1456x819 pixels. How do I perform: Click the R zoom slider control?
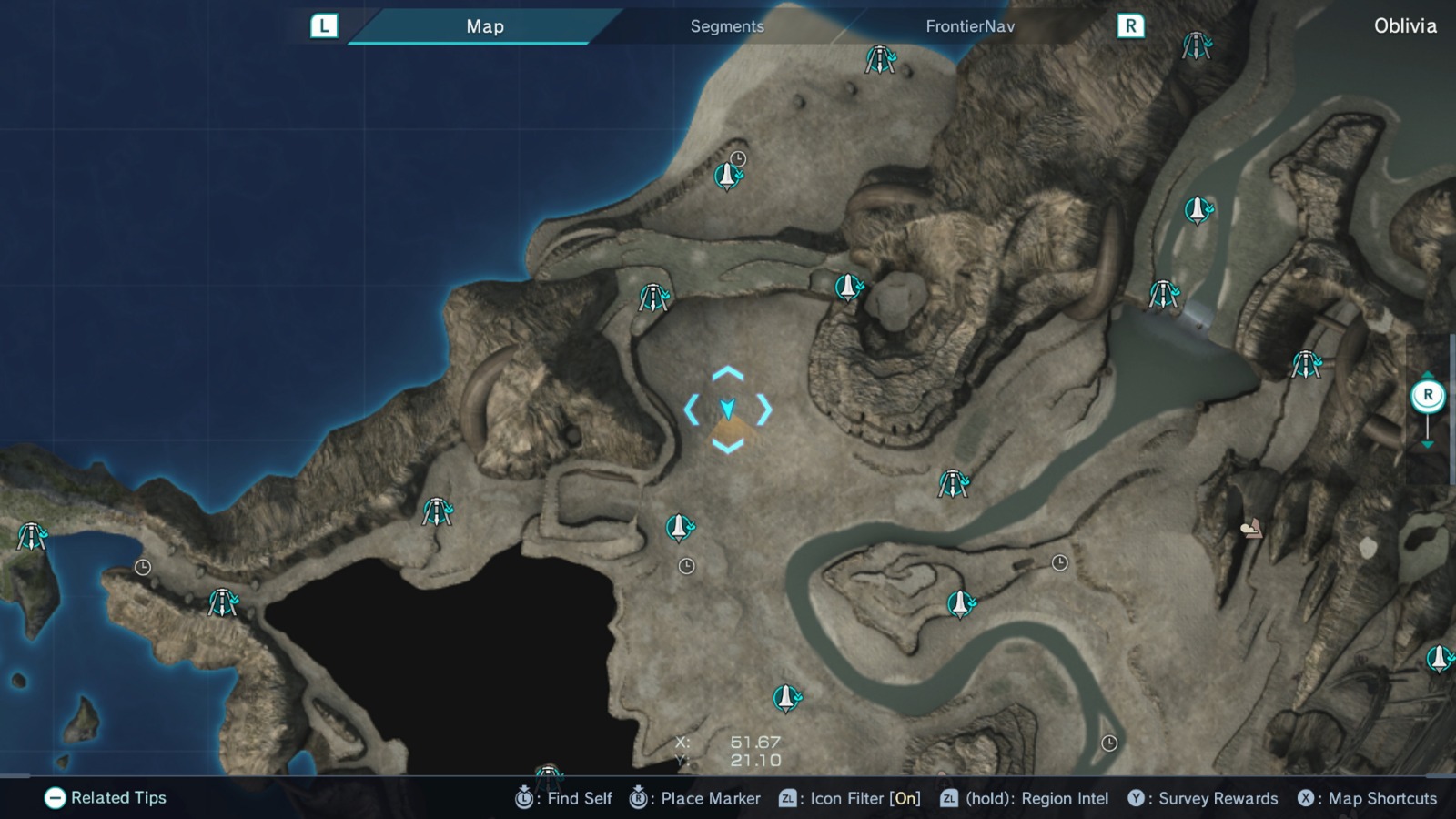1428,393
